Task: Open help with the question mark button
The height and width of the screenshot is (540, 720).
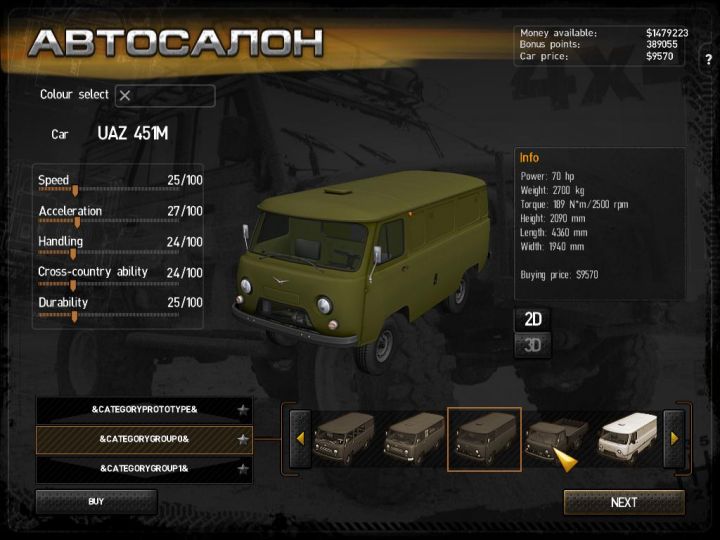Action: tap(708, 60)
